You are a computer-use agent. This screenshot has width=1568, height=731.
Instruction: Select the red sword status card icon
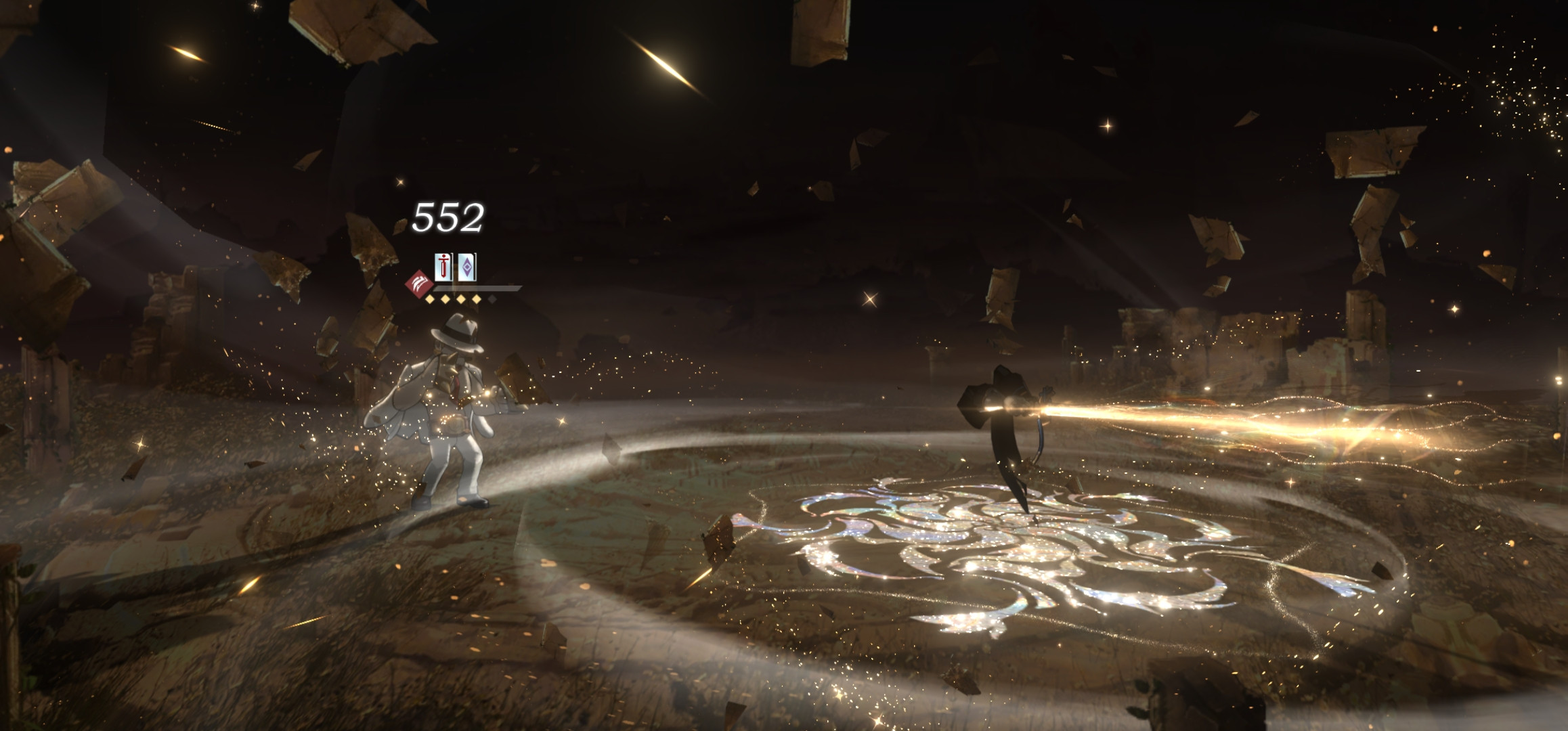click(443, 267)
